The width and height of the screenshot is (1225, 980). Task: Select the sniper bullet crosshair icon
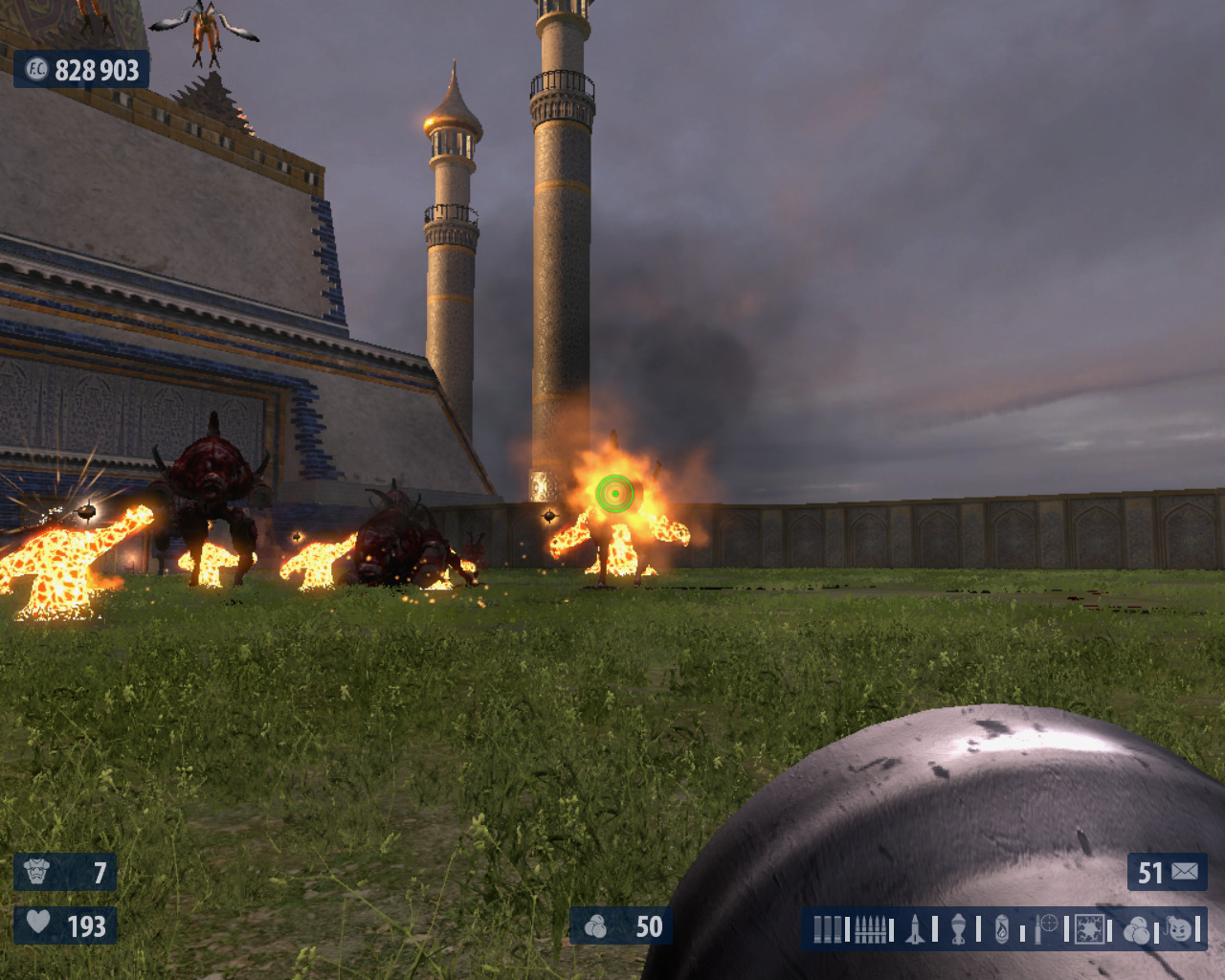click(x=1046, y=926)
